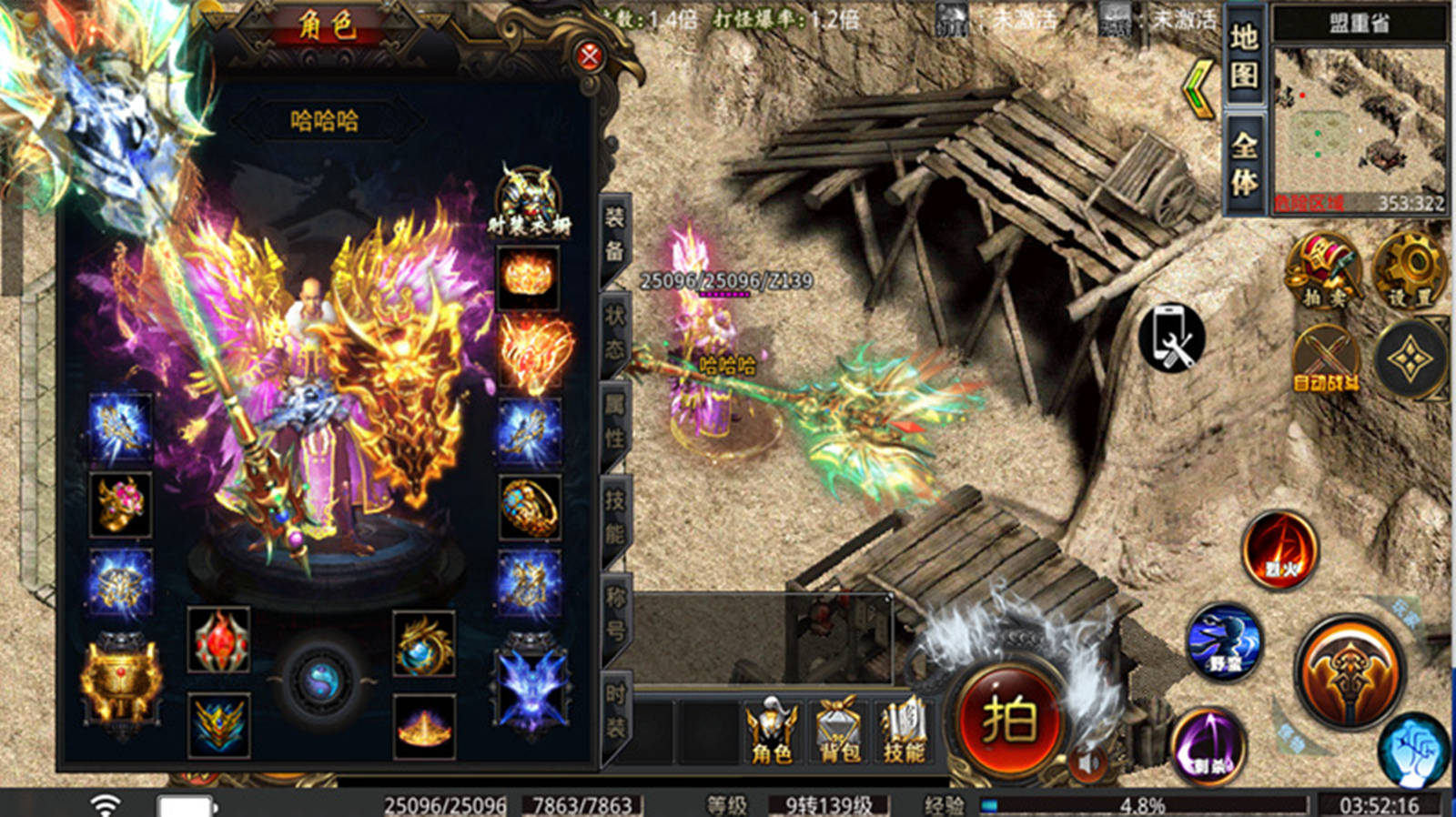Show the 属性 attributes tab

(x=615, y=424)
